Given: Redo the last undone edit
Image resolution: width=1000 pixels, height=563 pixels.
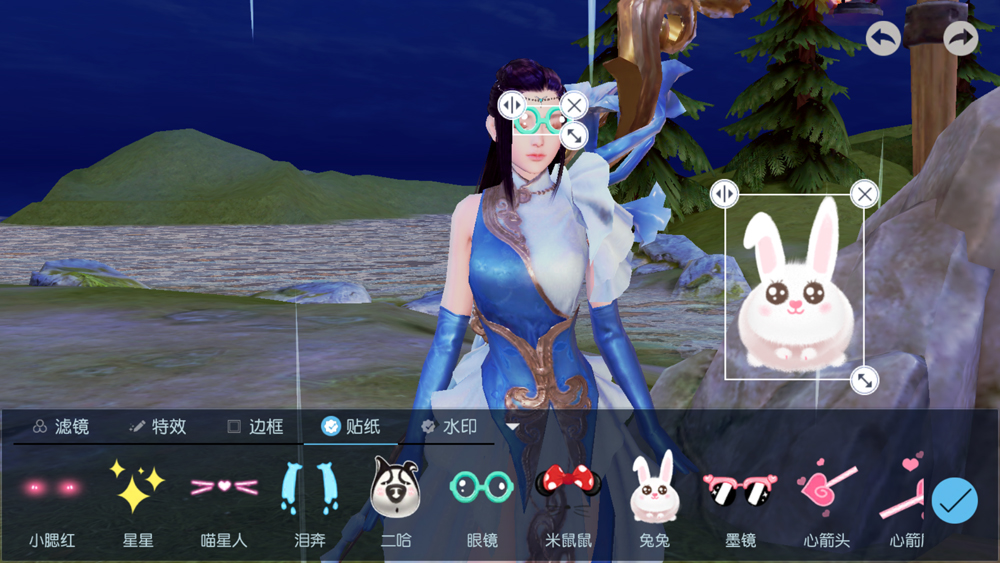Looking at the screenshot, I should pyautogui.click(x=960, y=39).
